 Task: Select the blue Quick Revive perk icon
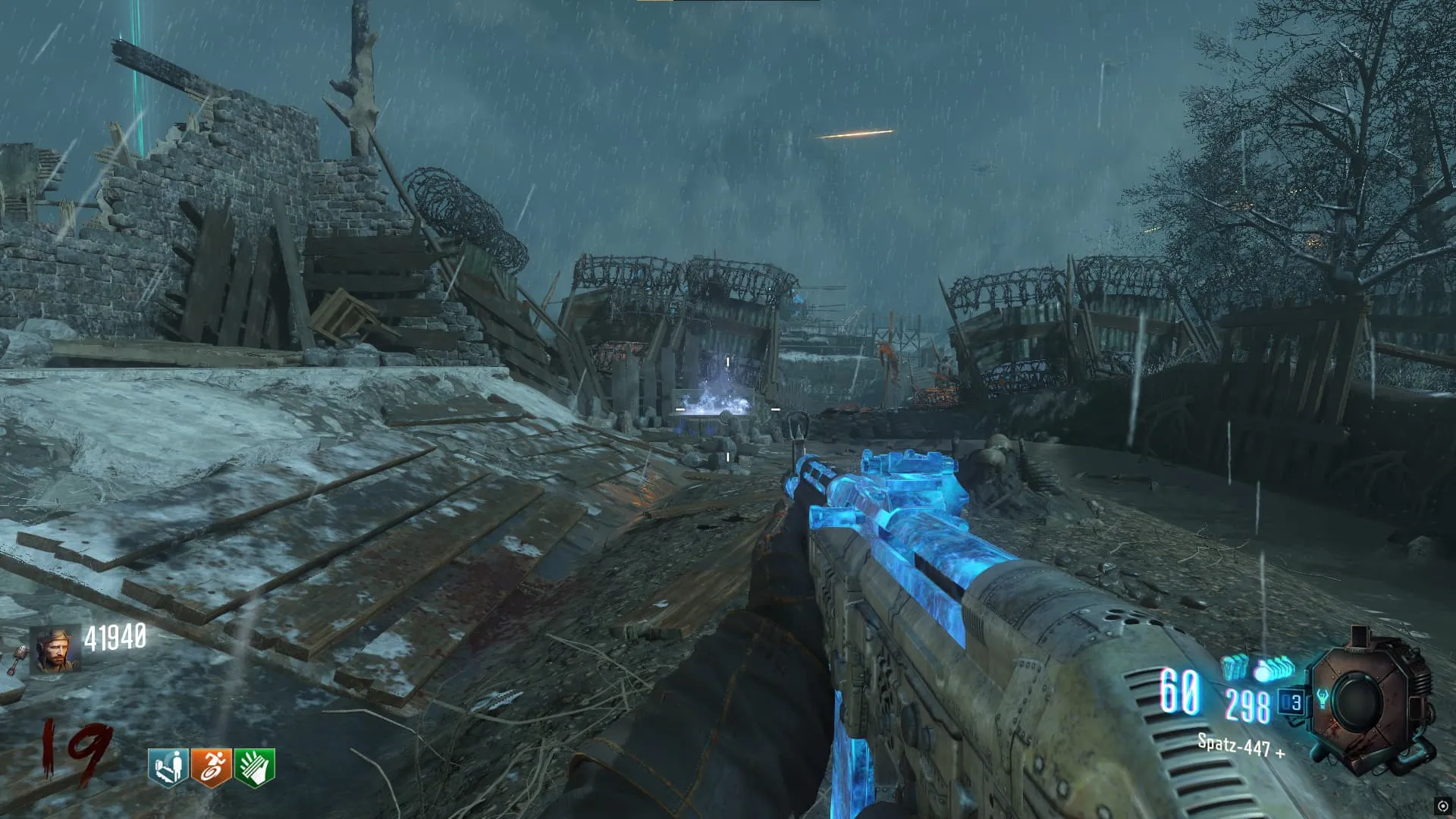tap(168, 767)
